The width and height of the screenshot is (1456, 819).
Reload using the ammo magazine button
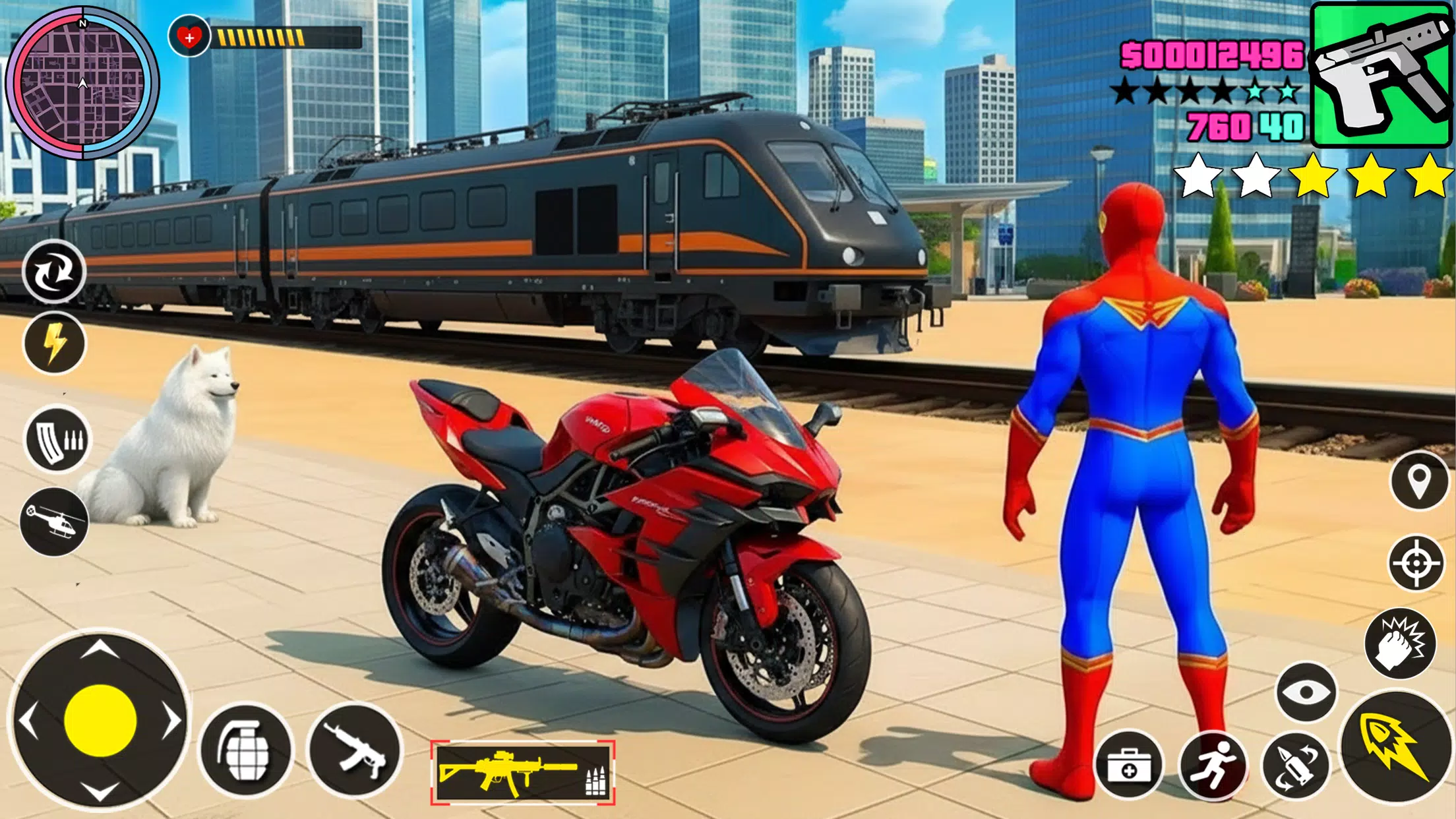(x=57, y=439)
